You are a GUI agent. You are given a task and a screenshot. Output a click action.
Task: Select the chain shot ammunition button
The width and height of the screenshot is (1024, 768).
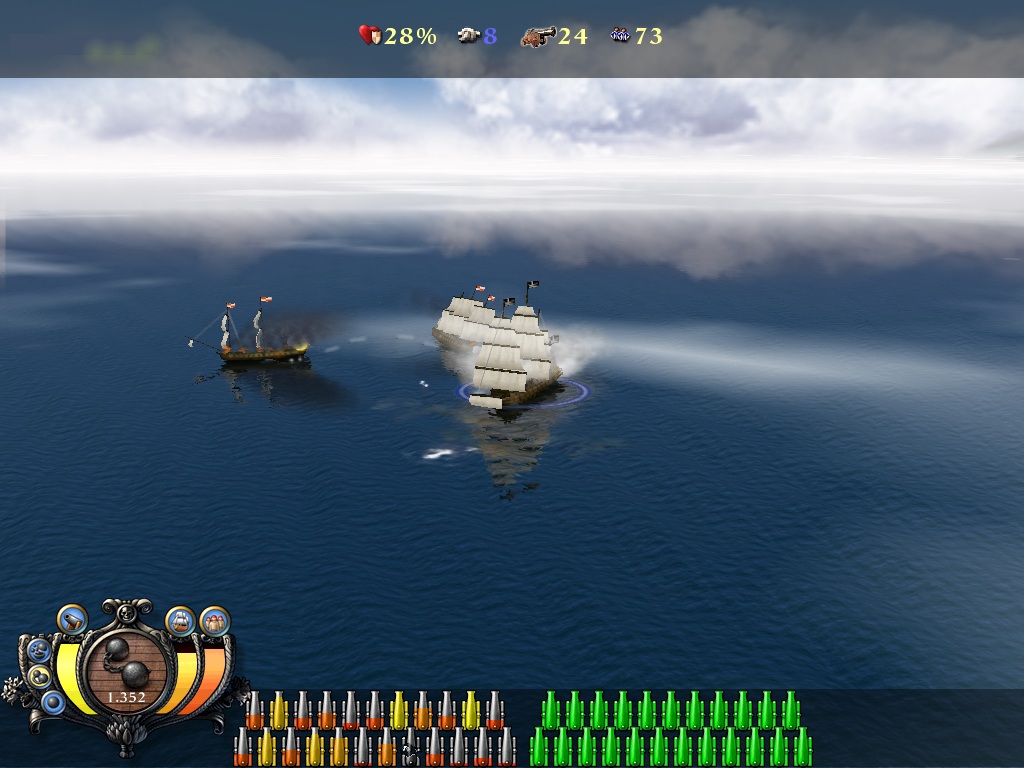[40, 677]
